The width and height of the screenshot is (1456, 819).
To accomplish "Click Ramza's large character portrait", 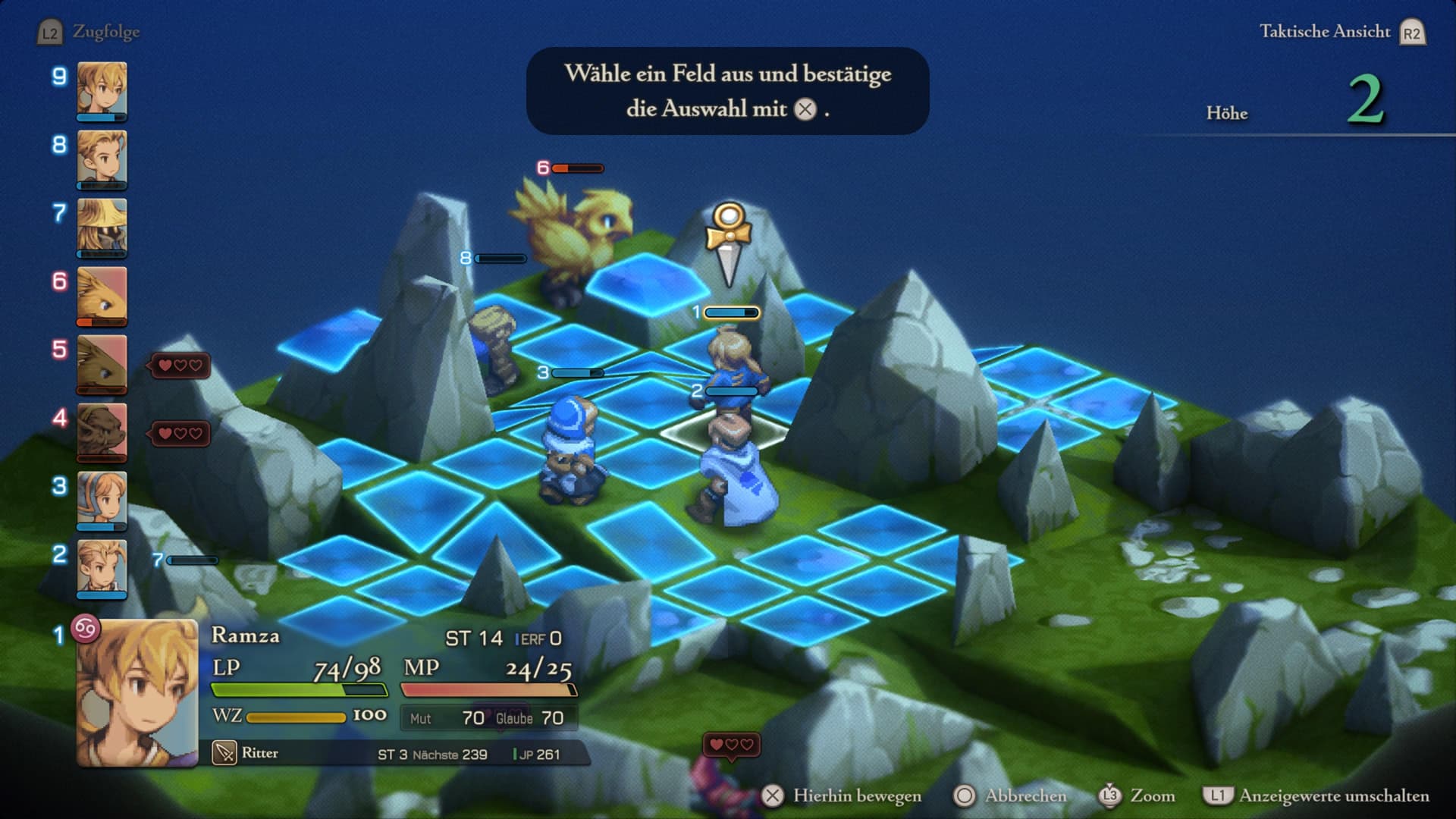I will pos(137,692).
